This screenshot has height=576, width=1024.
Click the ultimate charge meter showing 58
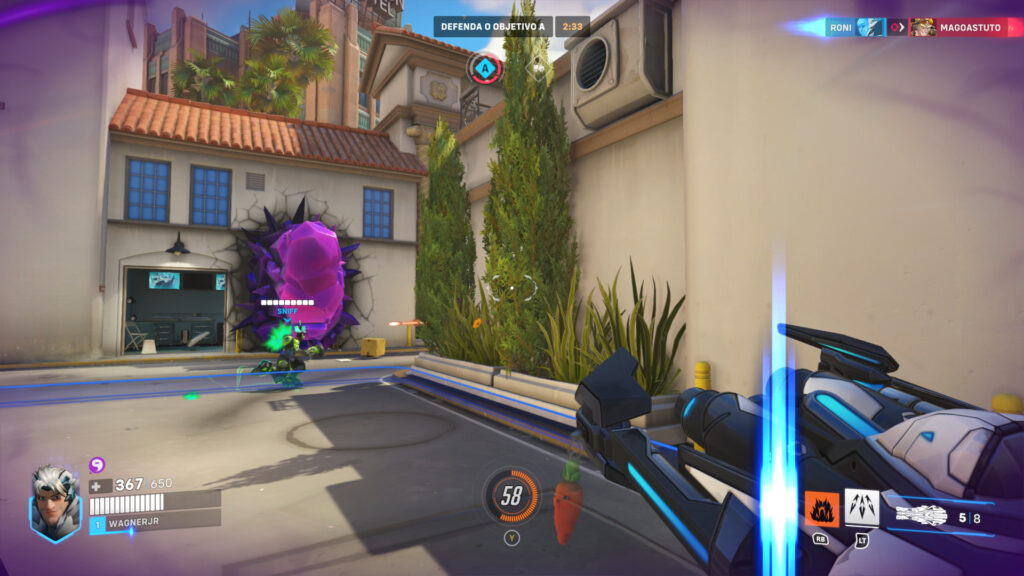[512, 495]
